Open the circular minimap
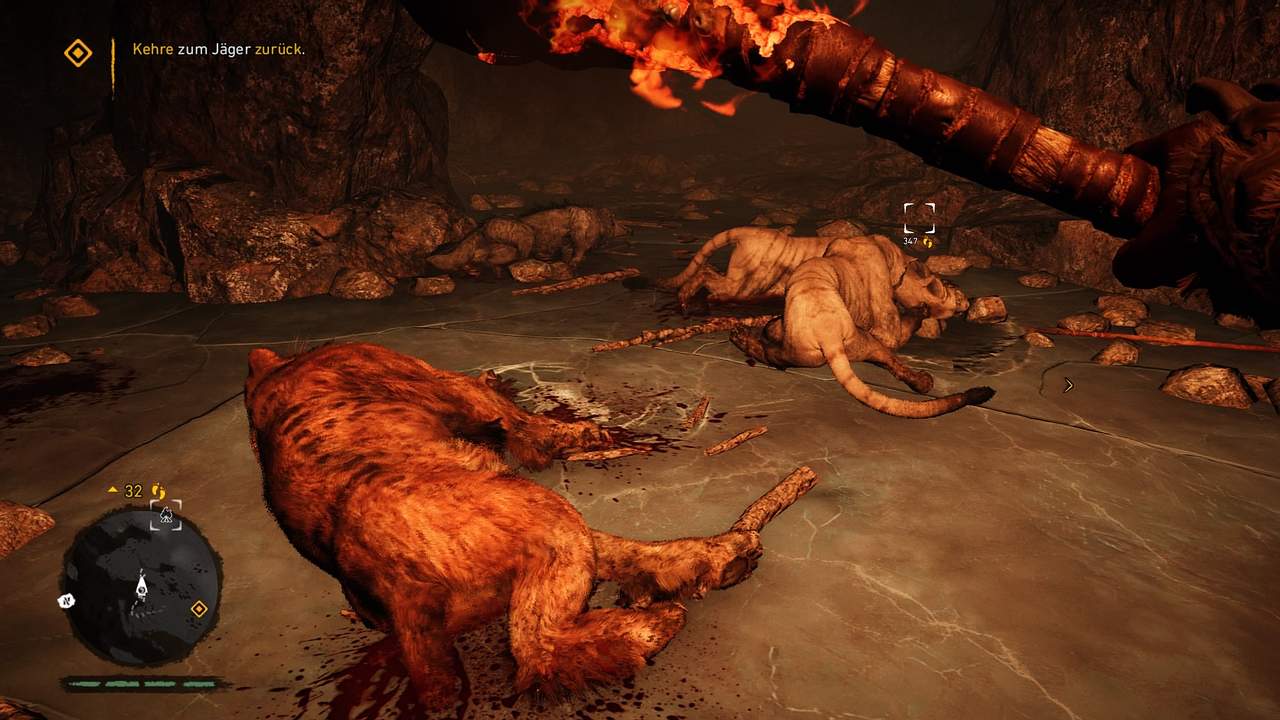Image resolution: width=1280 pixels, height=720 pixels. [x=141, y=588]
